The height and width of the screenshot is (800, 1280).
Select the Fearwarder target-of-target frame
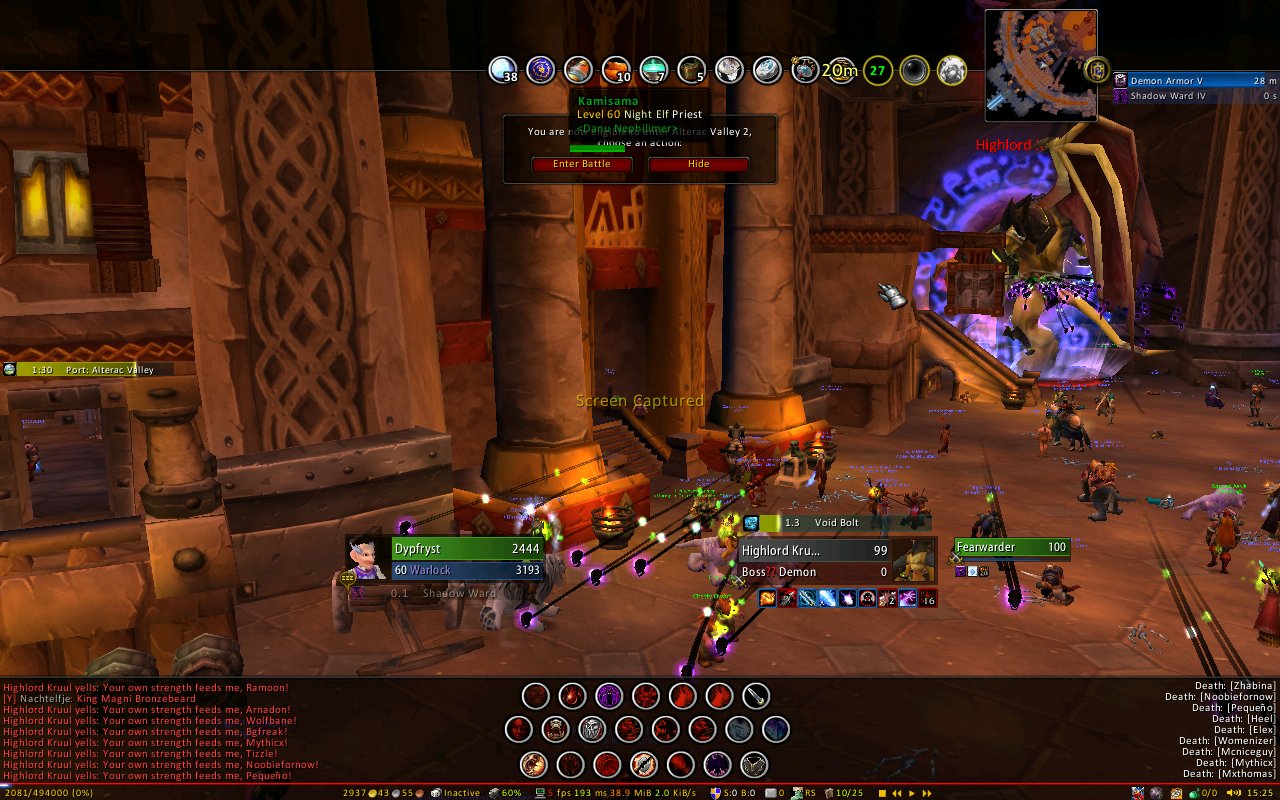click(1011, 547)
